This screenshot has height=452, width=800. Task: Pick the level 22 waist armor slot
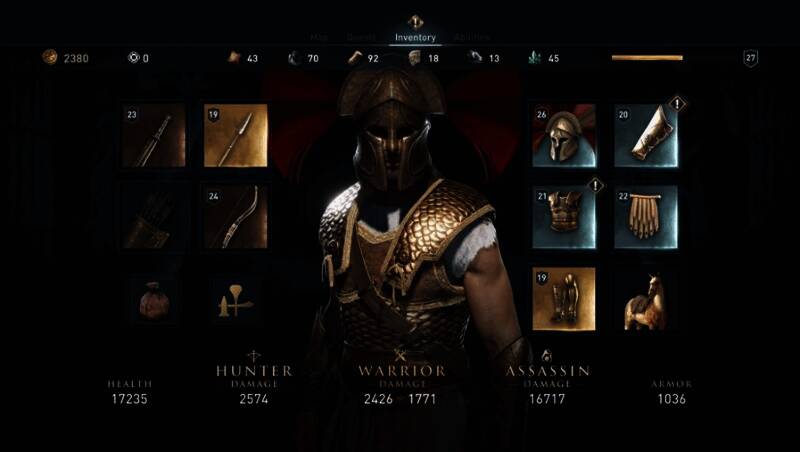[x=646, y=217]
